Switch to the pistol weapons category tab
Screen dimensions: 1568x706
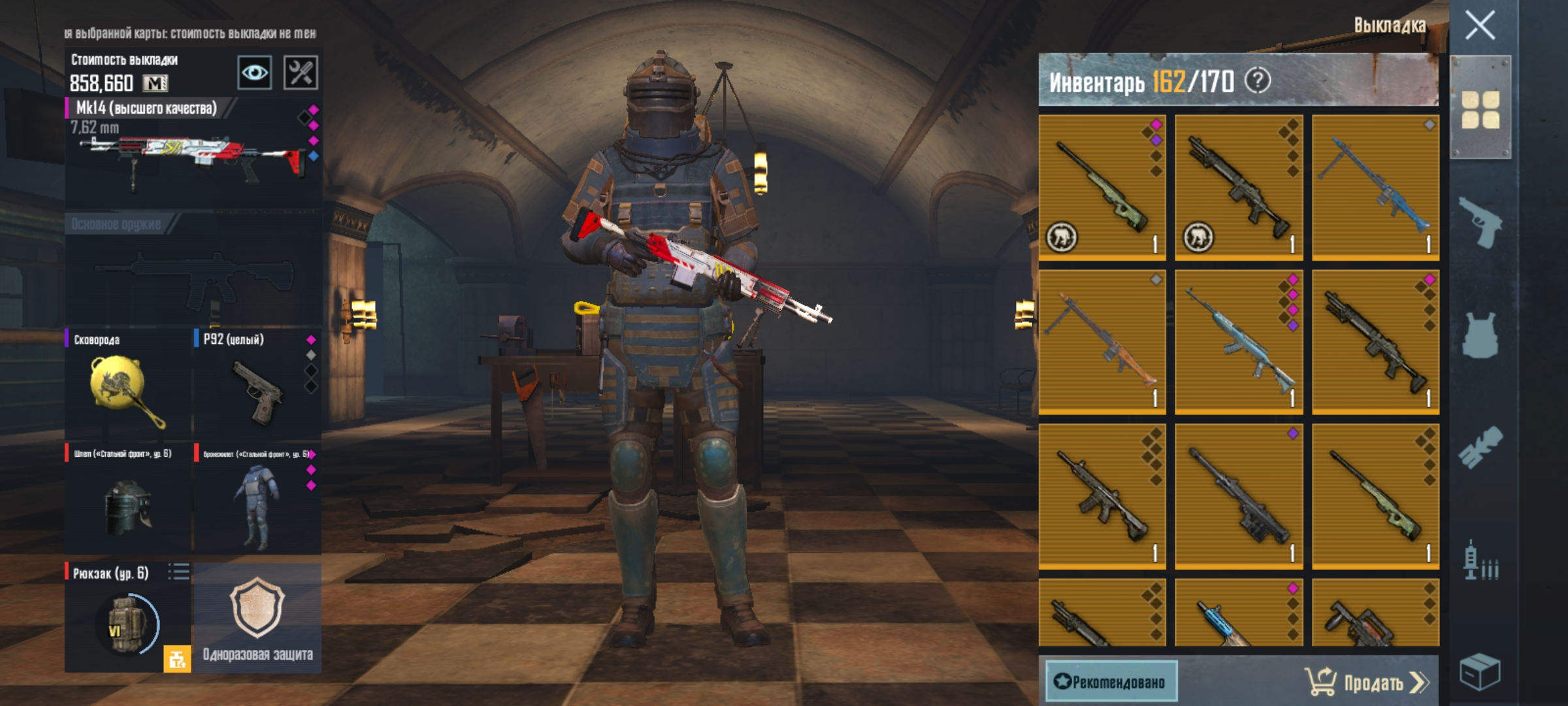(x=1480, y=222)
